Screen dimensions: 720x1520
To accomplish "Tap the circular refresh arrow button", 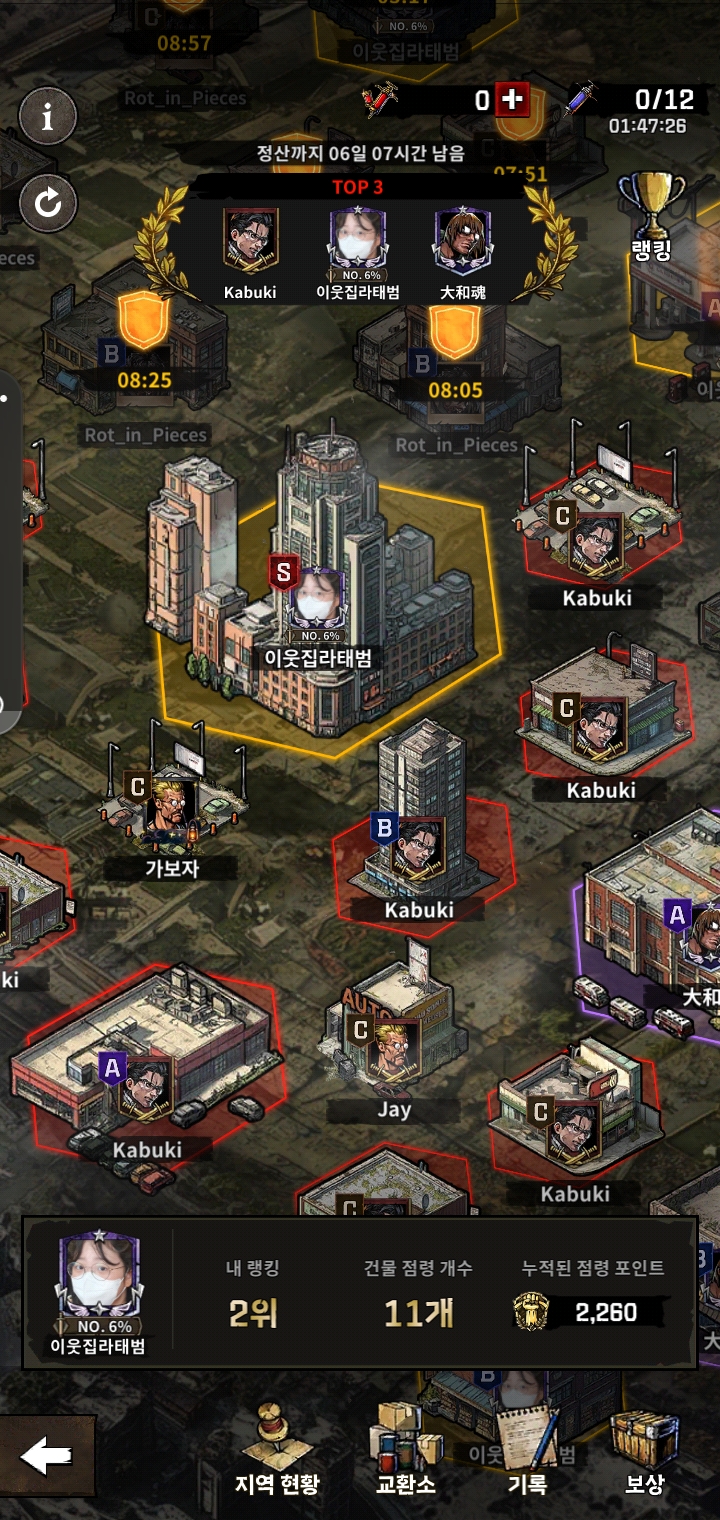I will 47,204.
